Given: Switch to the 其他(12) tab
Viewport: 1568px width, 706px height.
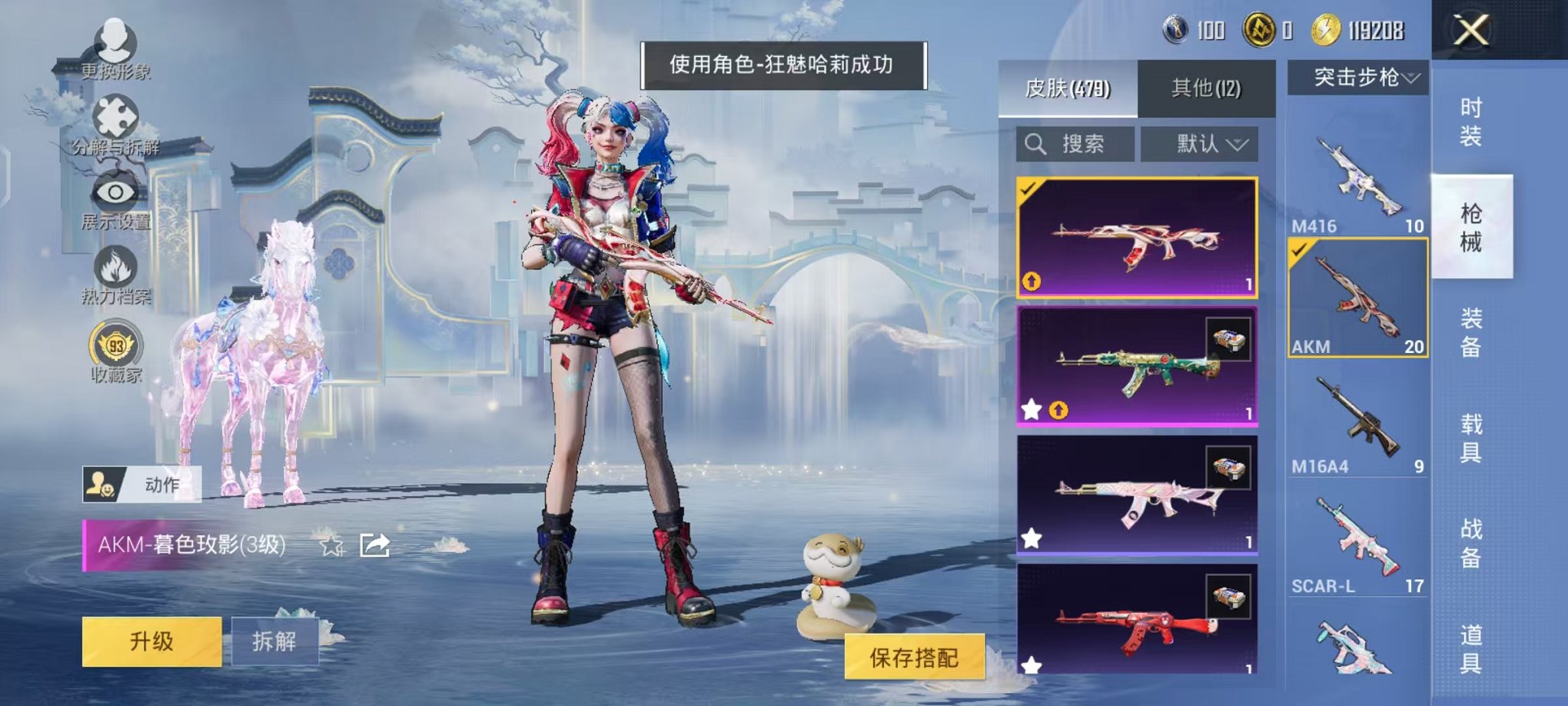Looking at the screenshot, I should coord(1204,87).
